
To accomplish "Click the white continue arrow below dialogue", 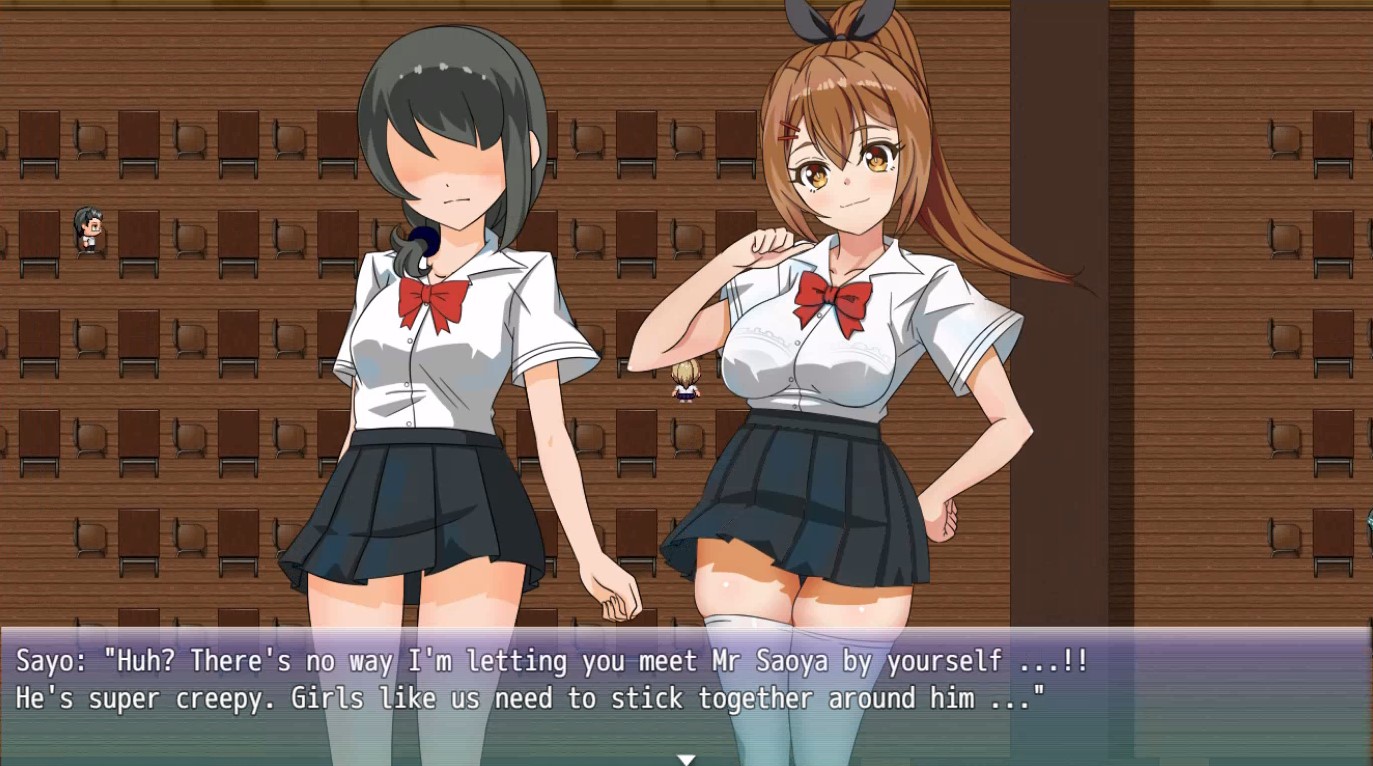I will (x=686, y=758).
